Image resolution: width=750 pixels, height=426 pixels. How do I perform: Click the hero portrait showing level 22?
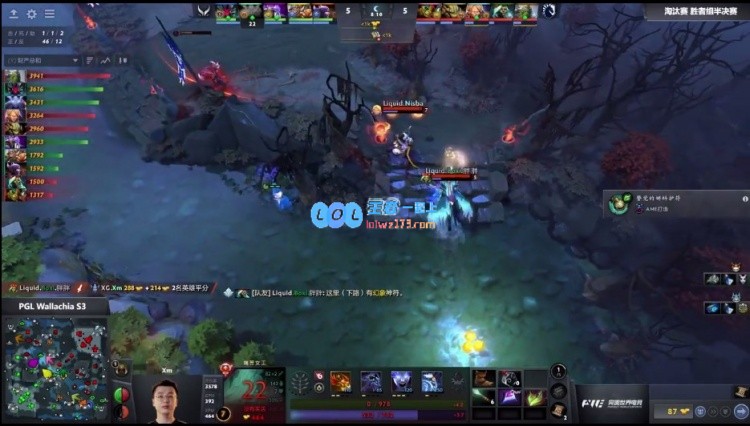(x=252, y=392)
